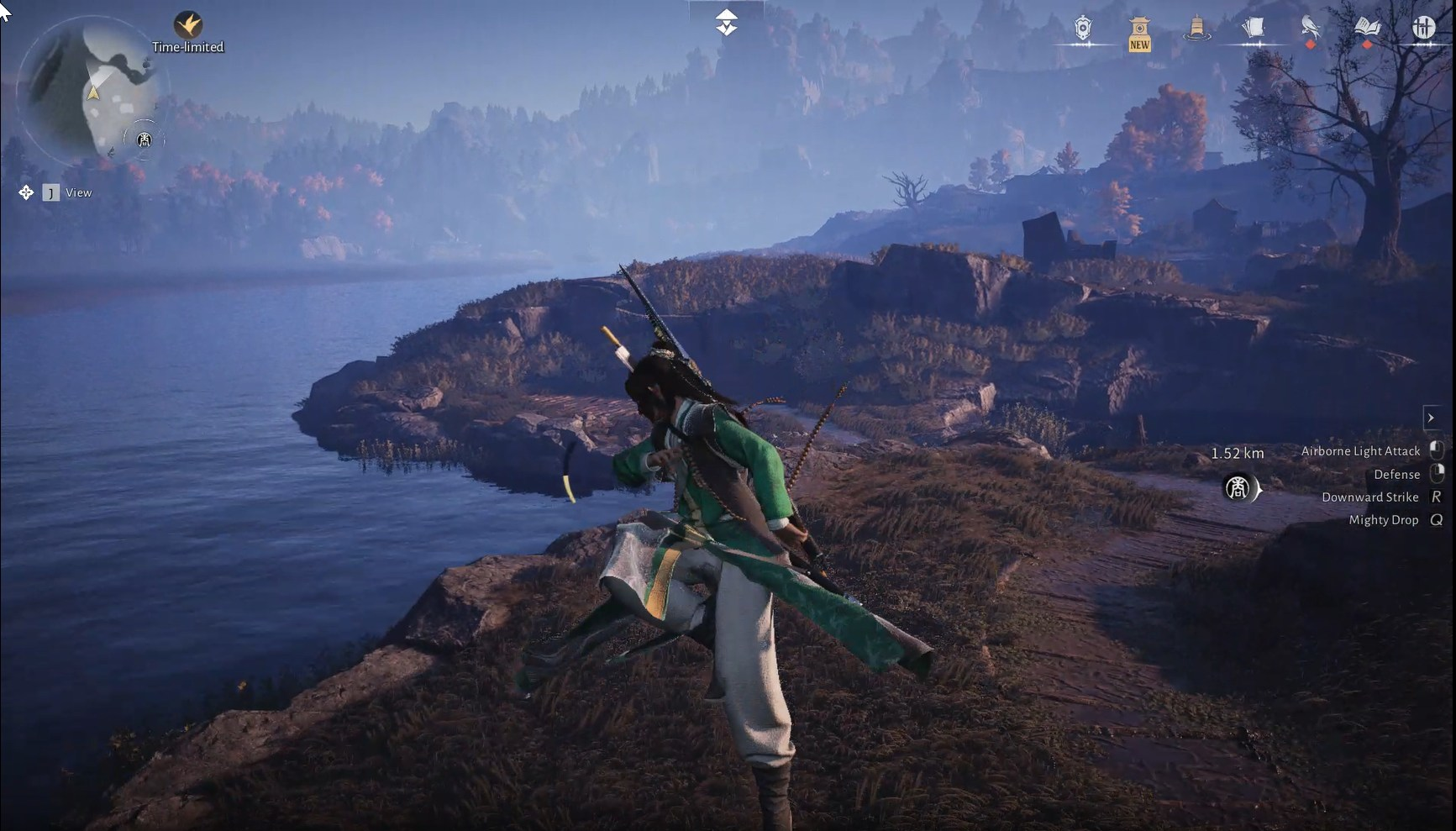
Task: Open the golden lantern icon marked NEW
Action: tap(1139, 32)
